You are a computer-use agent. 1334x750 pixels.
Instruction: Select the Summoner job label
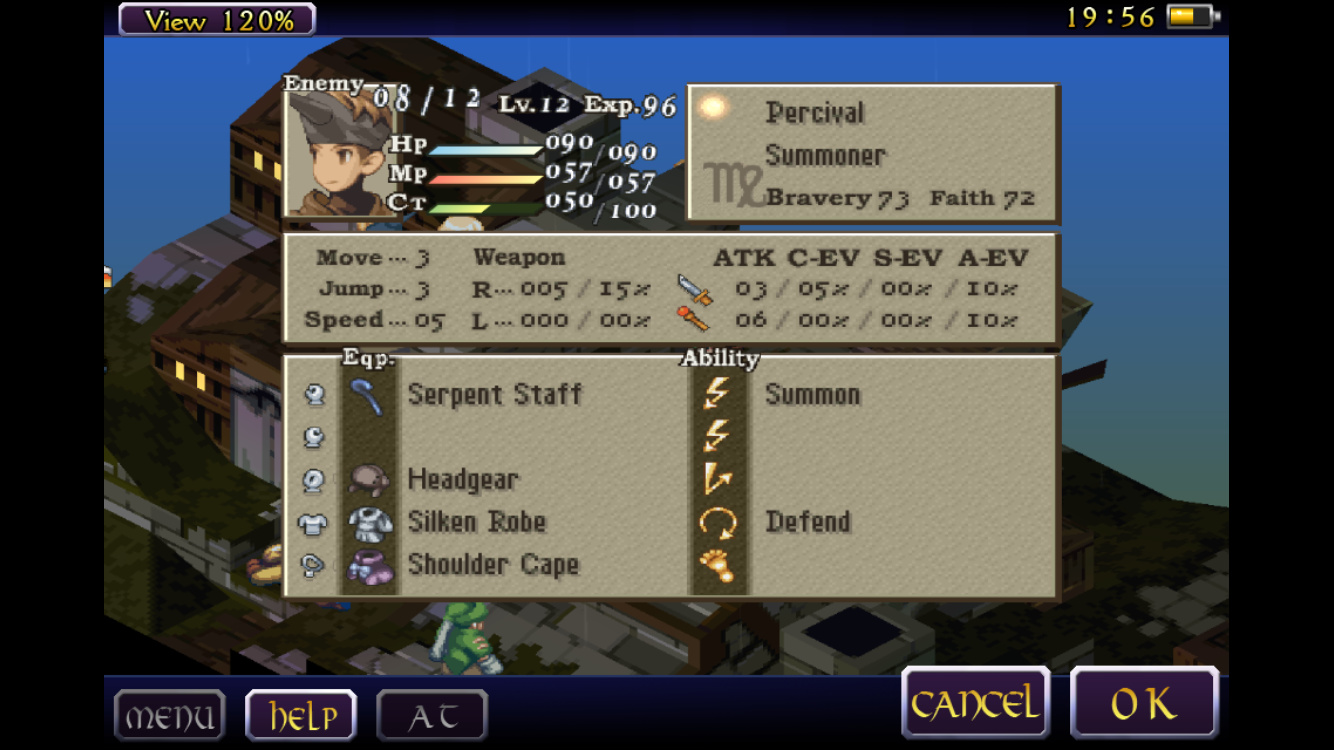click(x=825, y=156)
